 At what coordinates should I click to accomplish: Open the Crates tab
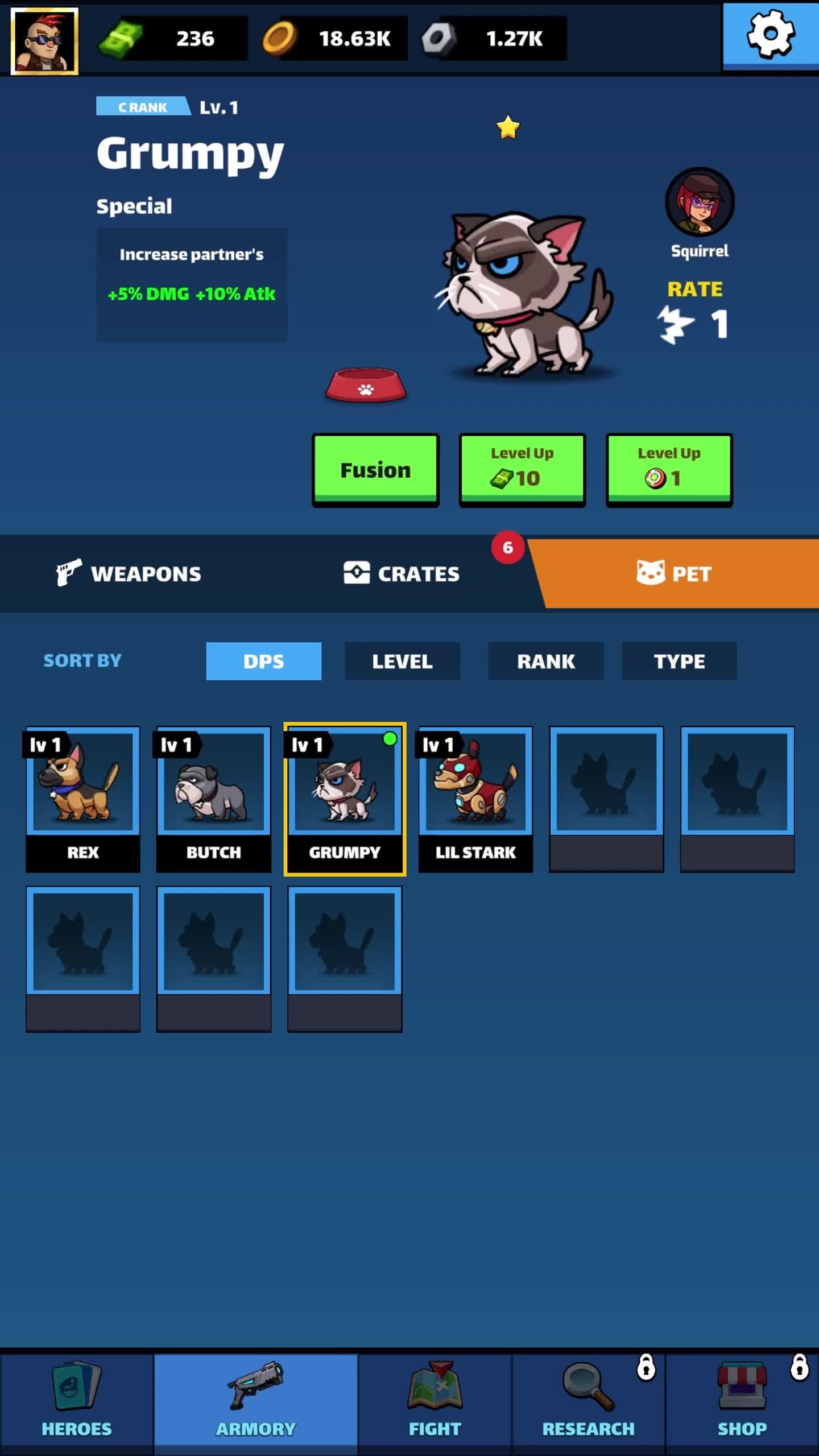pyautogui.click(x=402, y=573)
